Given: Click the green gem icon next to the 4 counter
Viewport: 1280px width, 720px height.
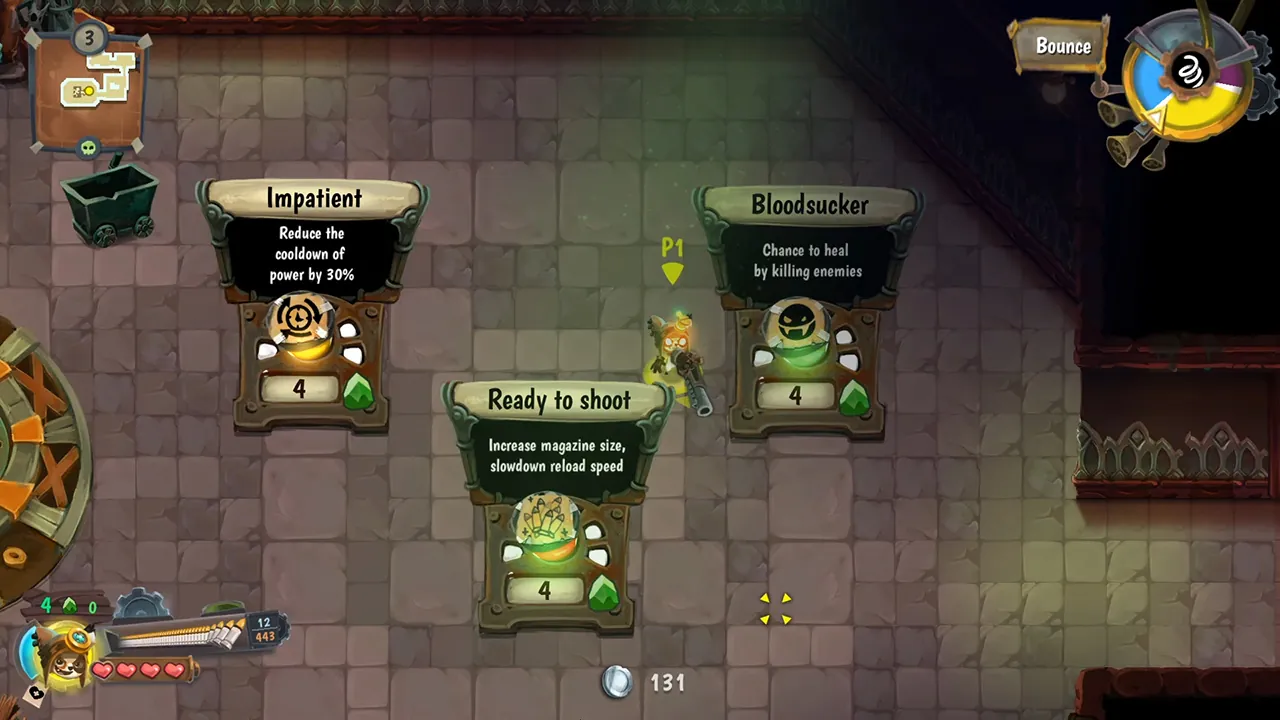Looking at the screenshot, I should click(x=68, y=606).
